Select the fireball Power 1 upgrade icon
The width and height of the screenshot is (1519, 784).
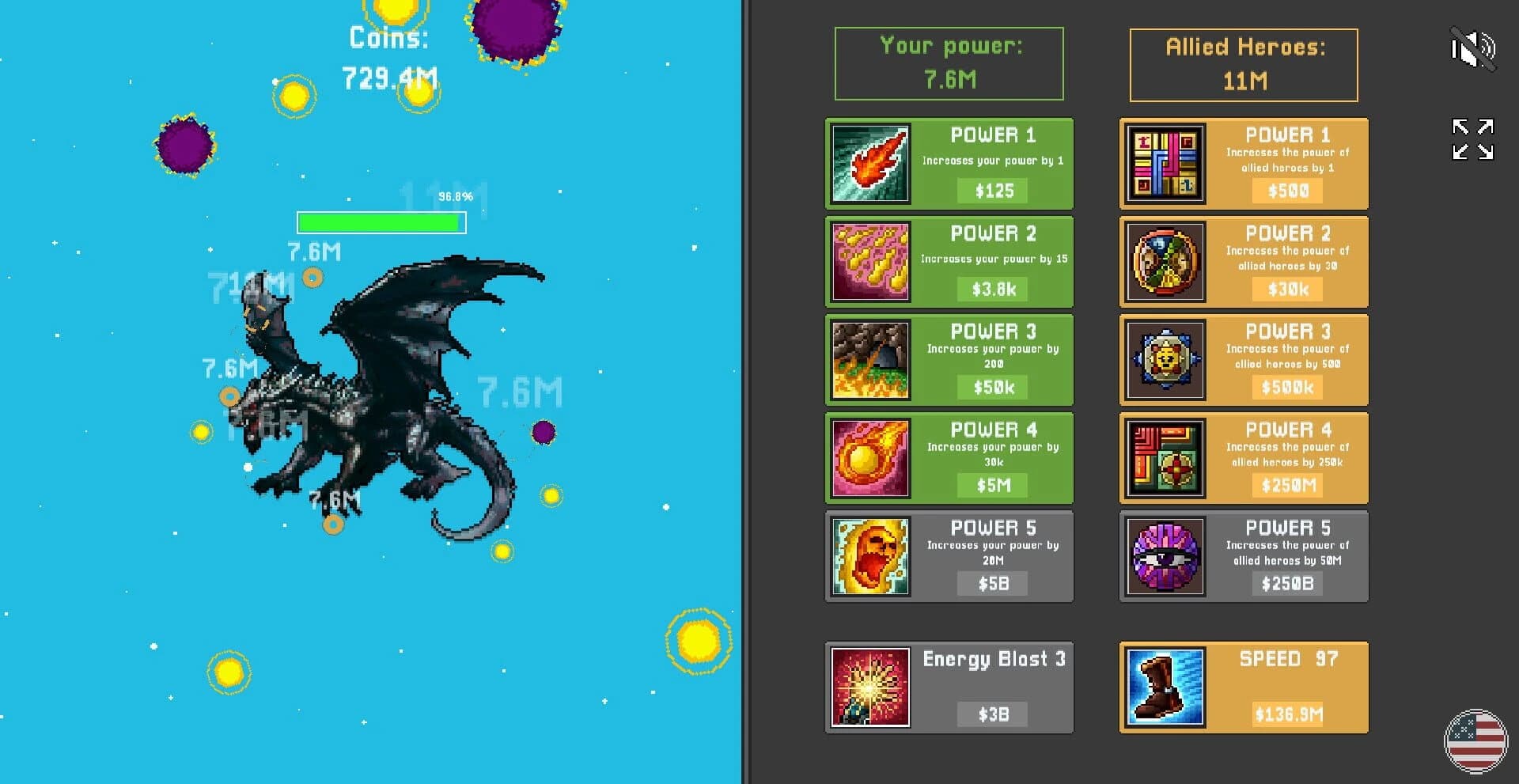point(869,164)
